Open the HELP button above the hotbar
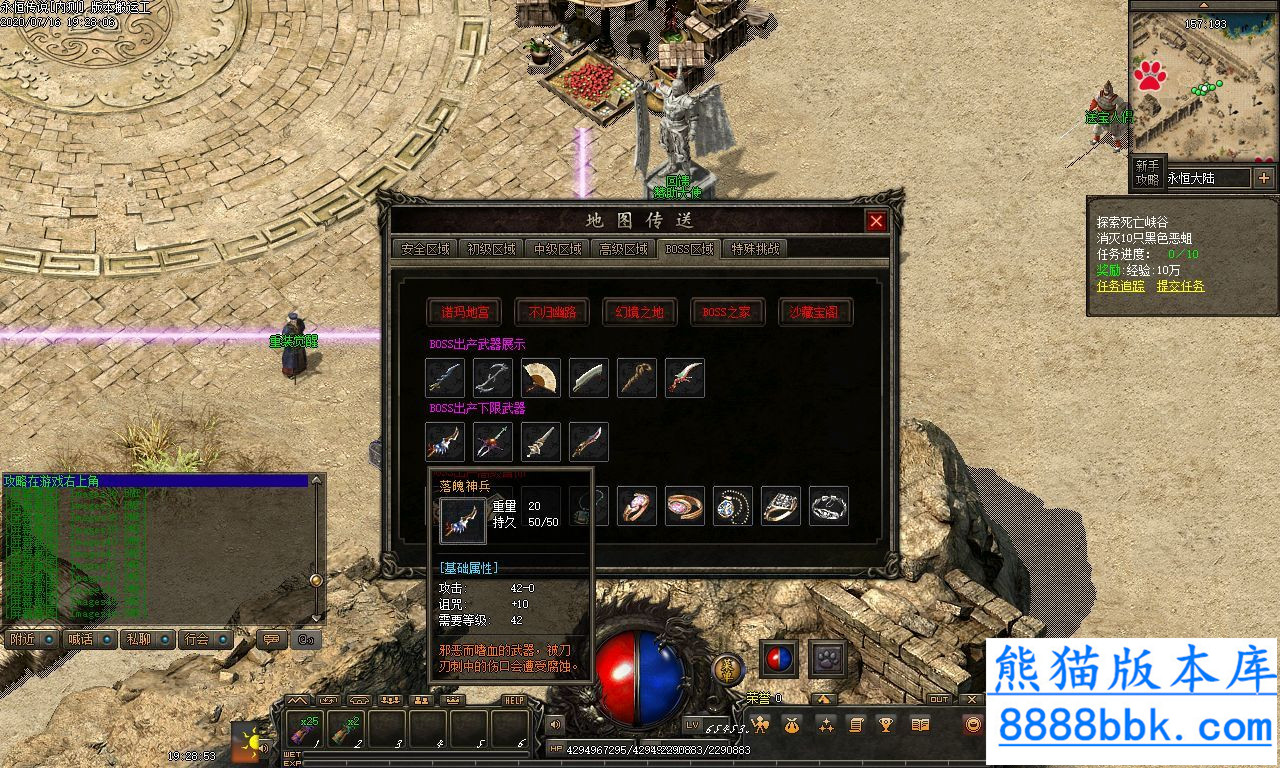1280x768 pixels. click(x=514, y=700)
